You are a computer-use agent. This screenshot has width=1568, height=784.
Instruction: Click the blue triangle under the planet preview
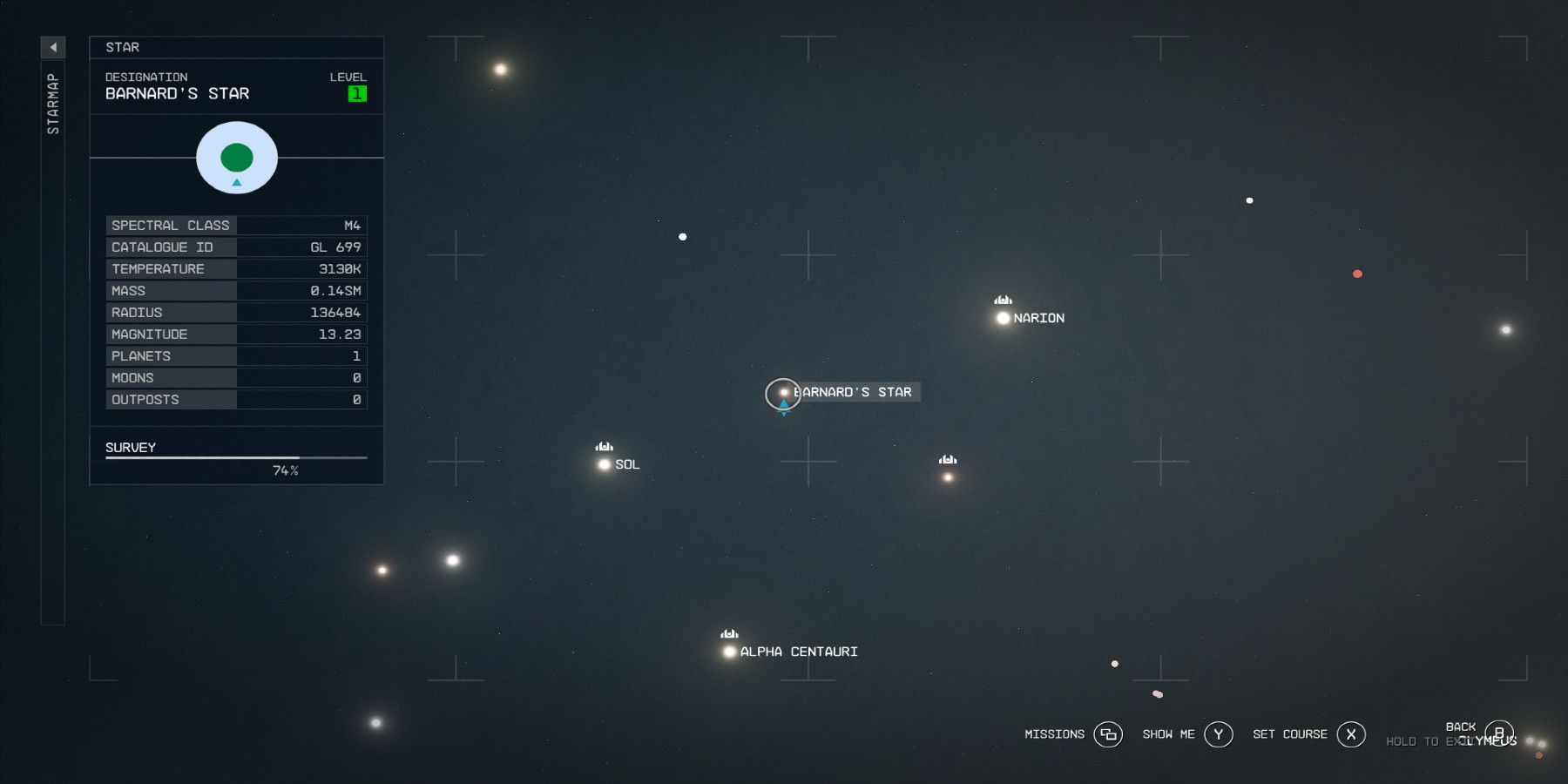coord(236,183)
